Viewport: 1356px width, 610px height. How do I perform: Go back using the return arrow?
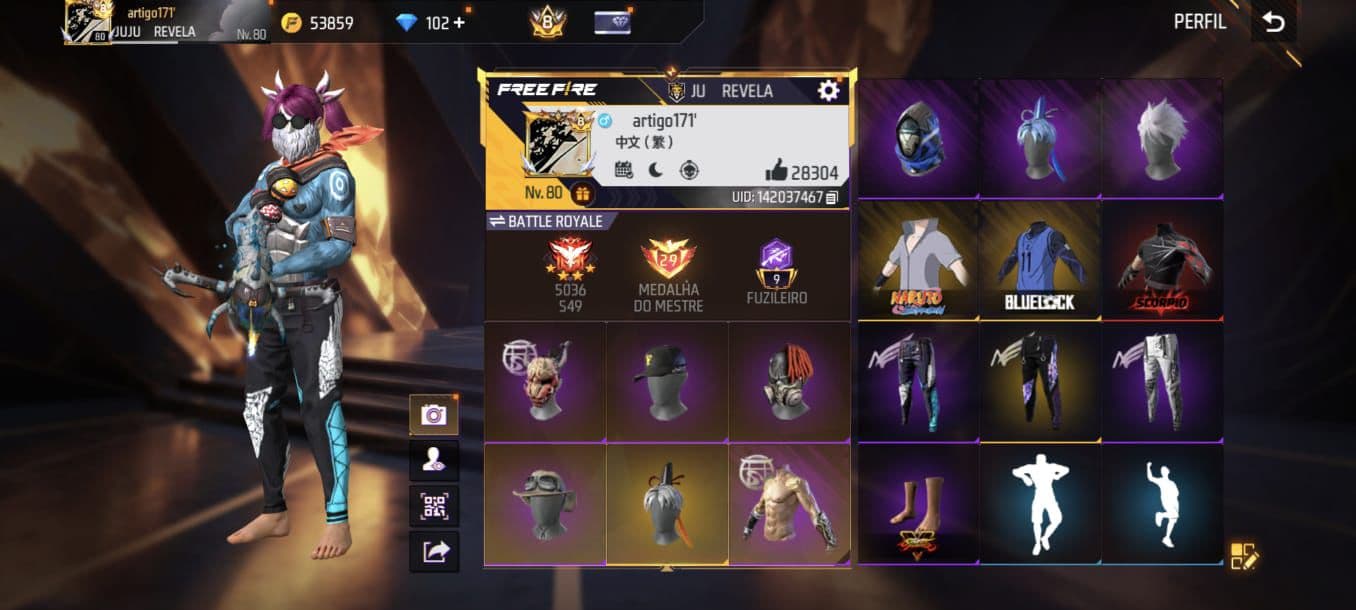pos(1273,23)
